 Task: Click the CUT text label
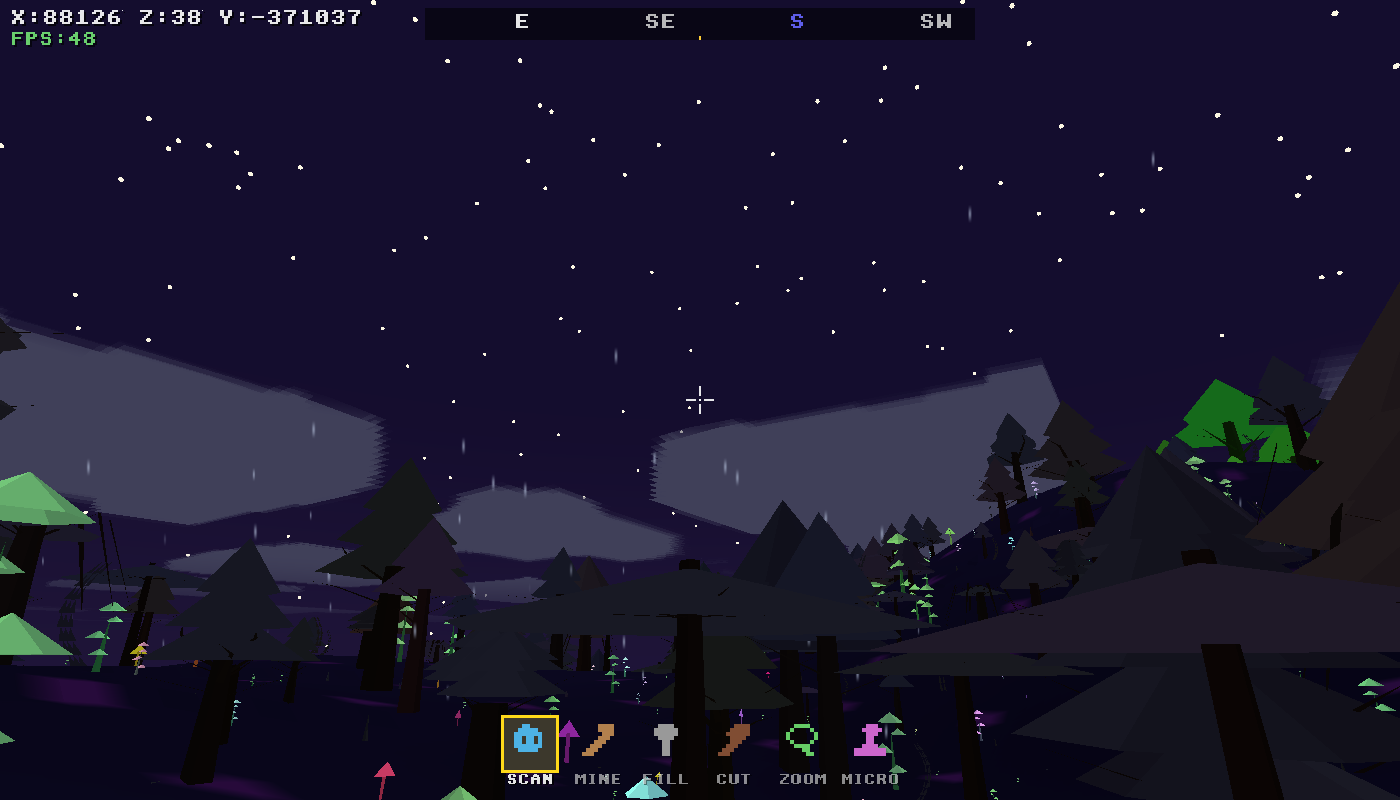735,779
